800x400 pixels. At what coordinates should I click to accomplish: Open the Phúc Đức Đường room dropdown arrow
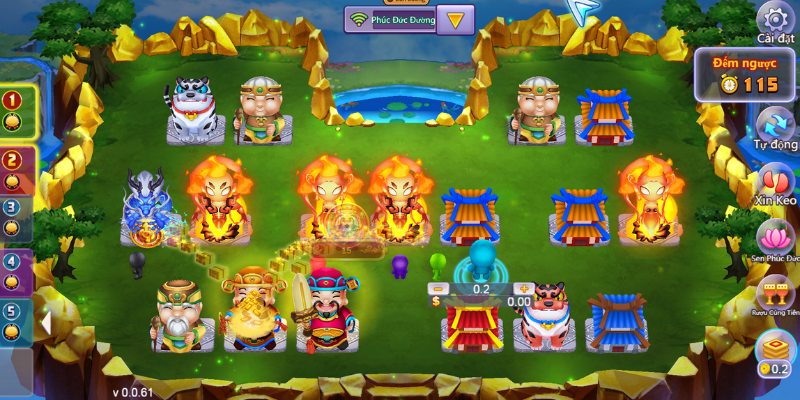(x=457, y=19)
